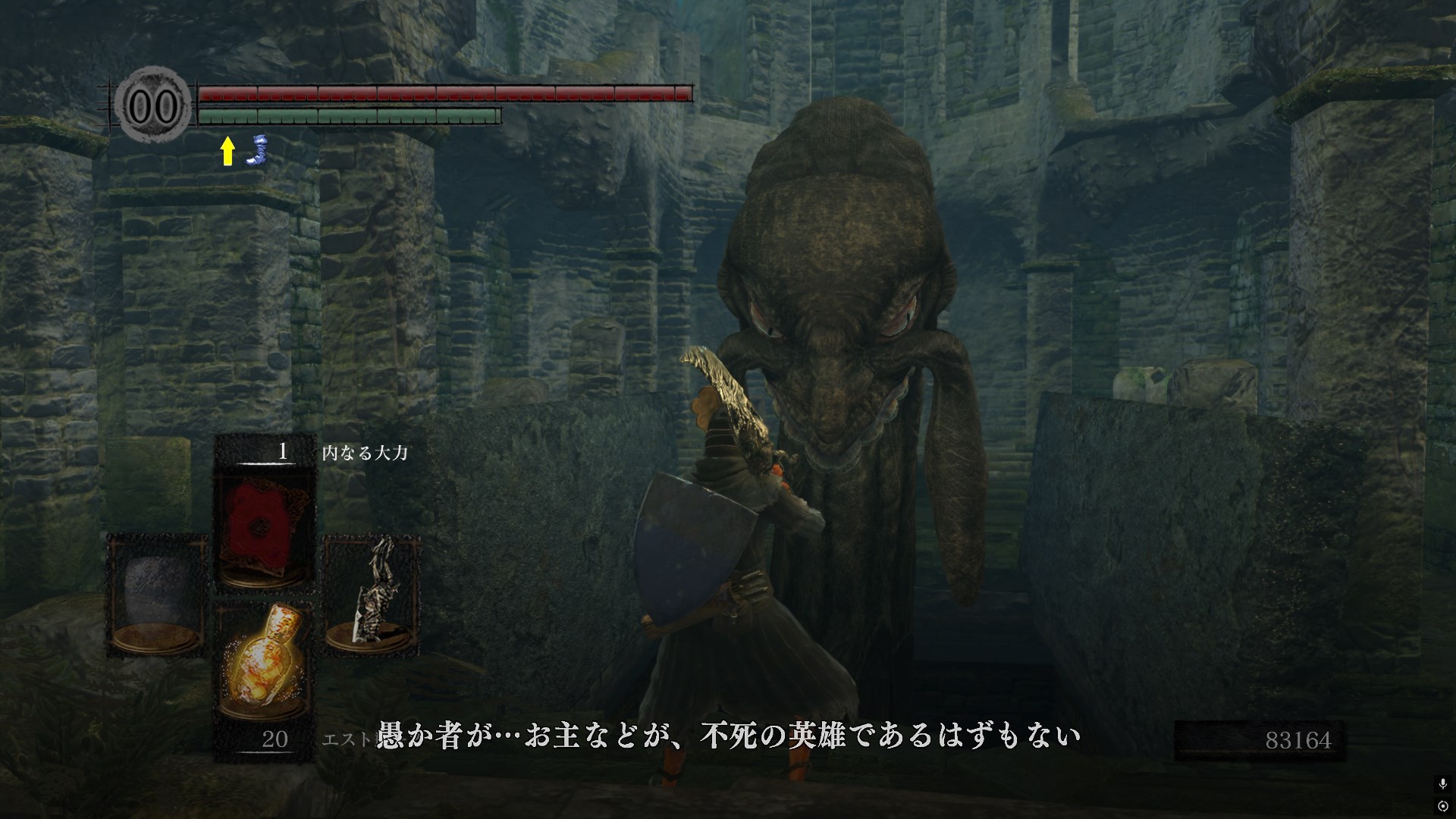
Task: Click the circular record overlay icon
Action: pos(1442,805)
